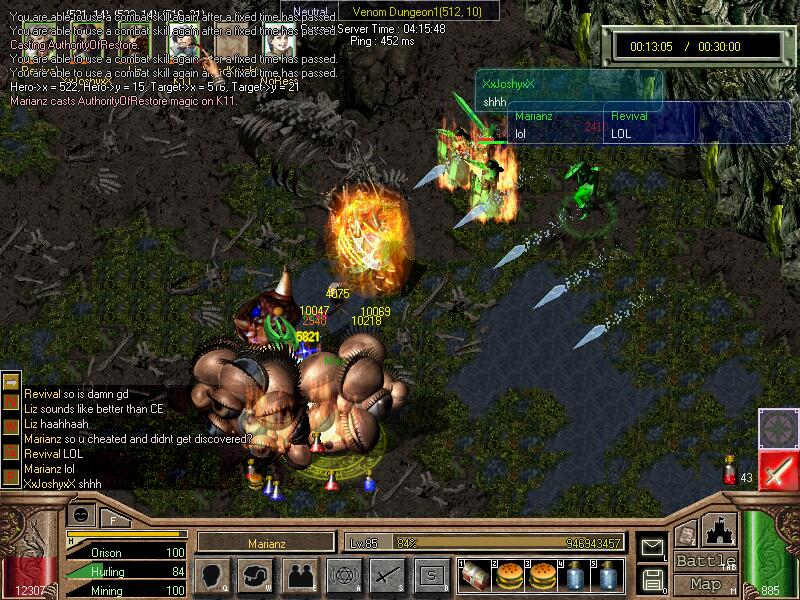The height and width of the screenshot is (600, 800).
Task: Click the hexagram magic button
Action: (x=342, y=575)
